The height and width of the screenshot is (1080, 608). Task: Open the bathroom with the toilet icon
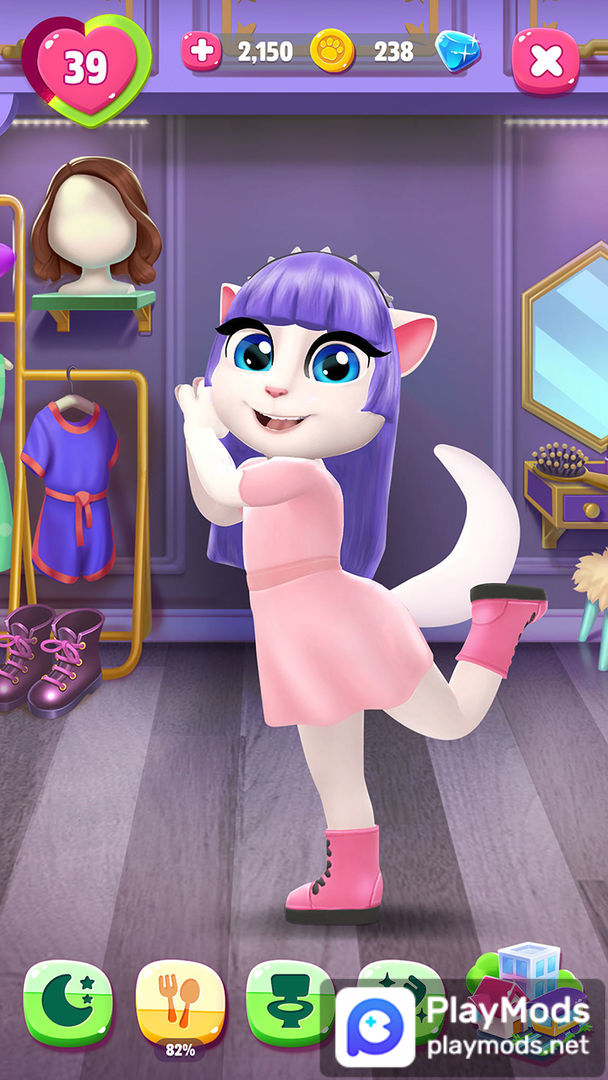(290, 998)
